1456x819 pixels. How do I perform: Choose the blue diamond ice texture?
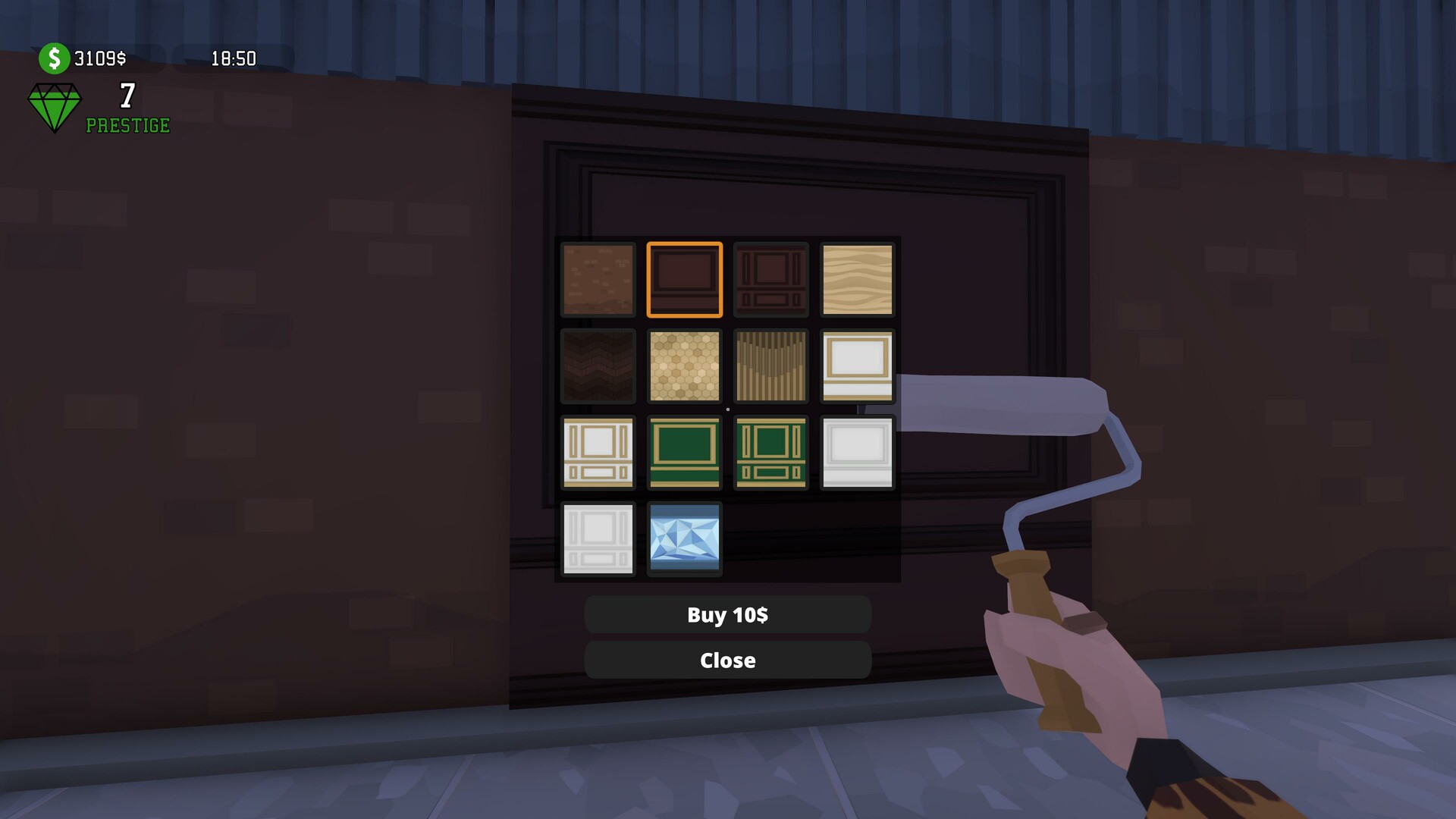click(684, 538)
